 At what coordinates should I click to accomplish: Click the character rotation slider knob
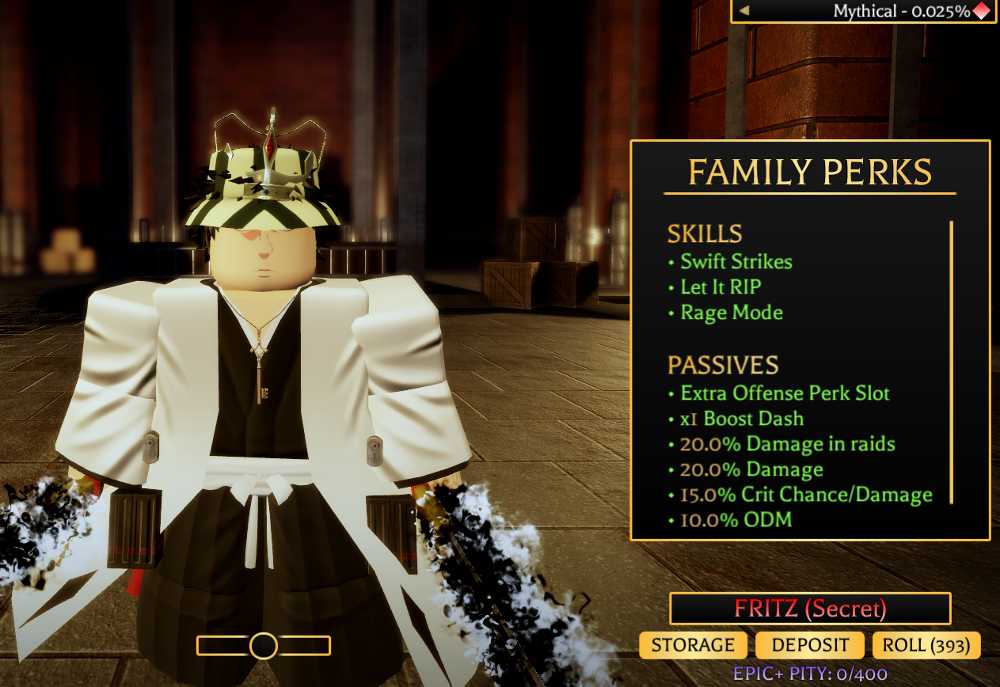point(263,646)
